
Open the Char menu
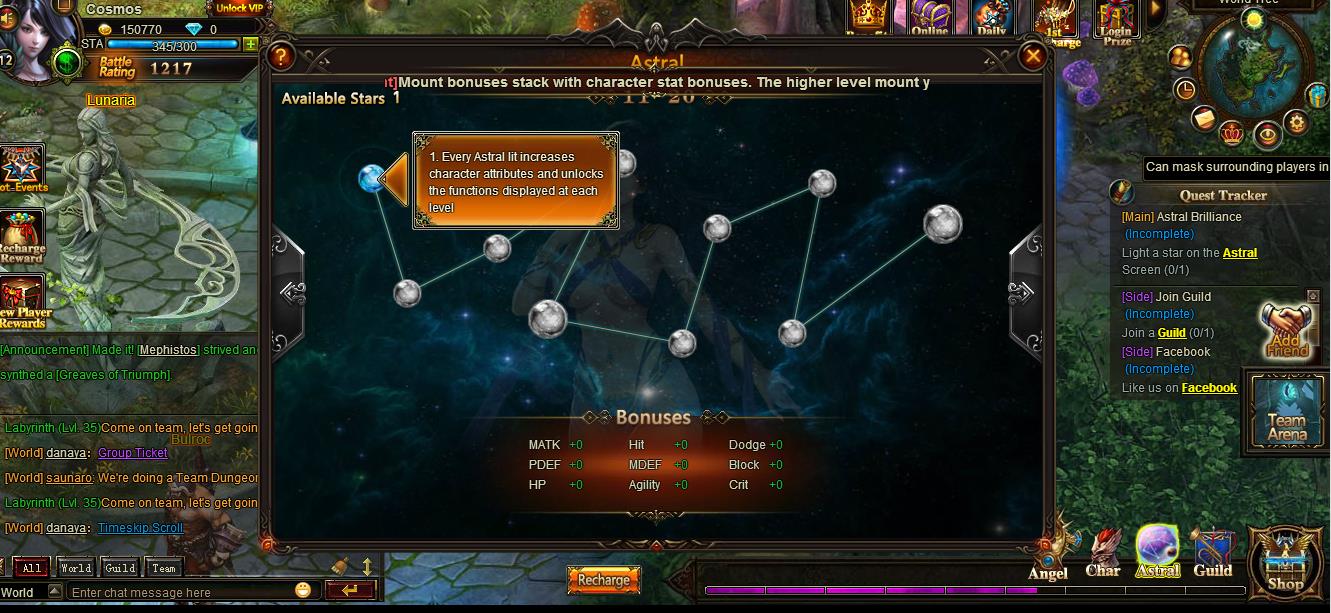click(1103, 555)
